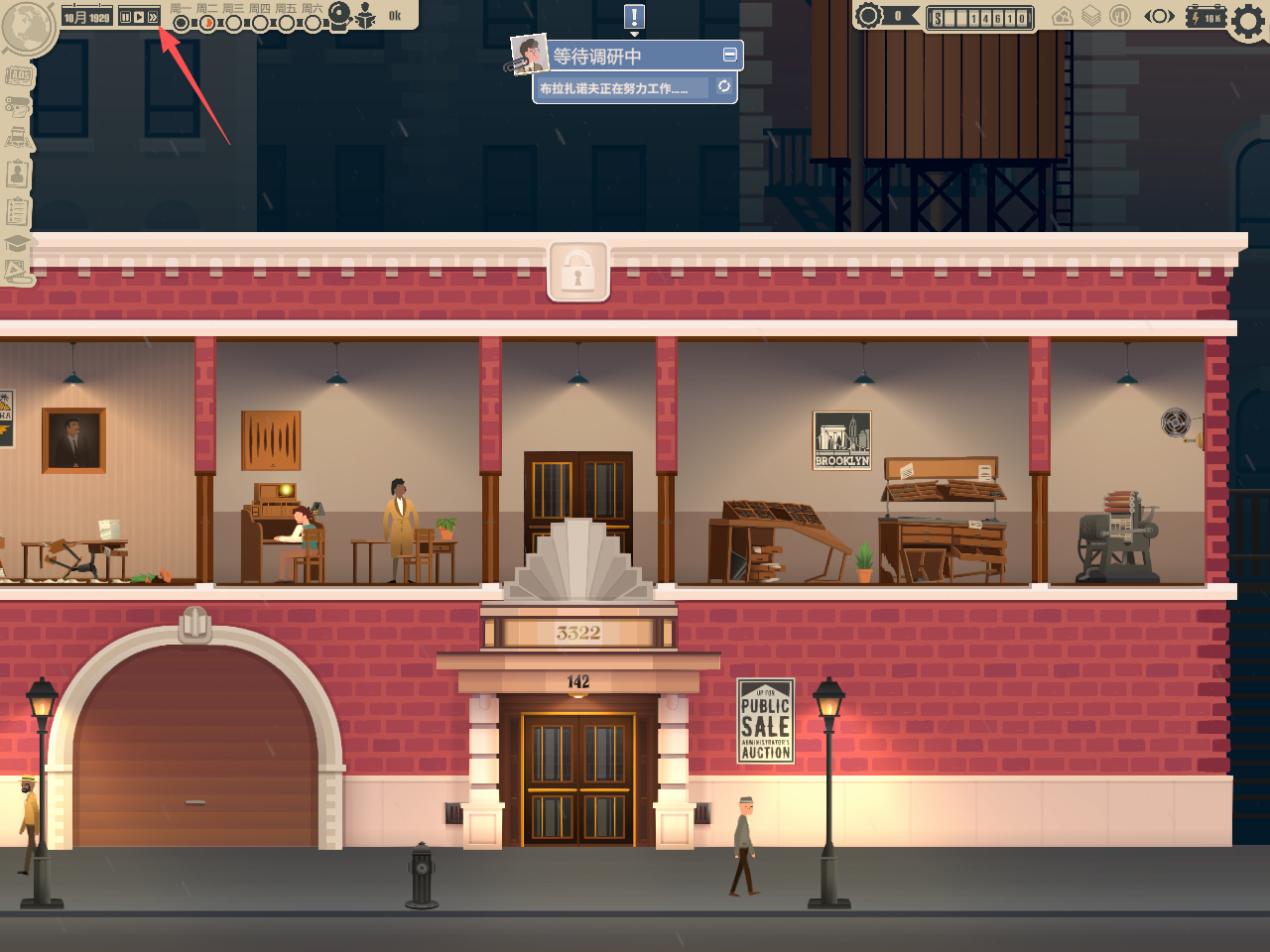The width and height of the screenshot is (1270, 952).
Task: Activate fast-forward time speed
Action: point(153,17)
